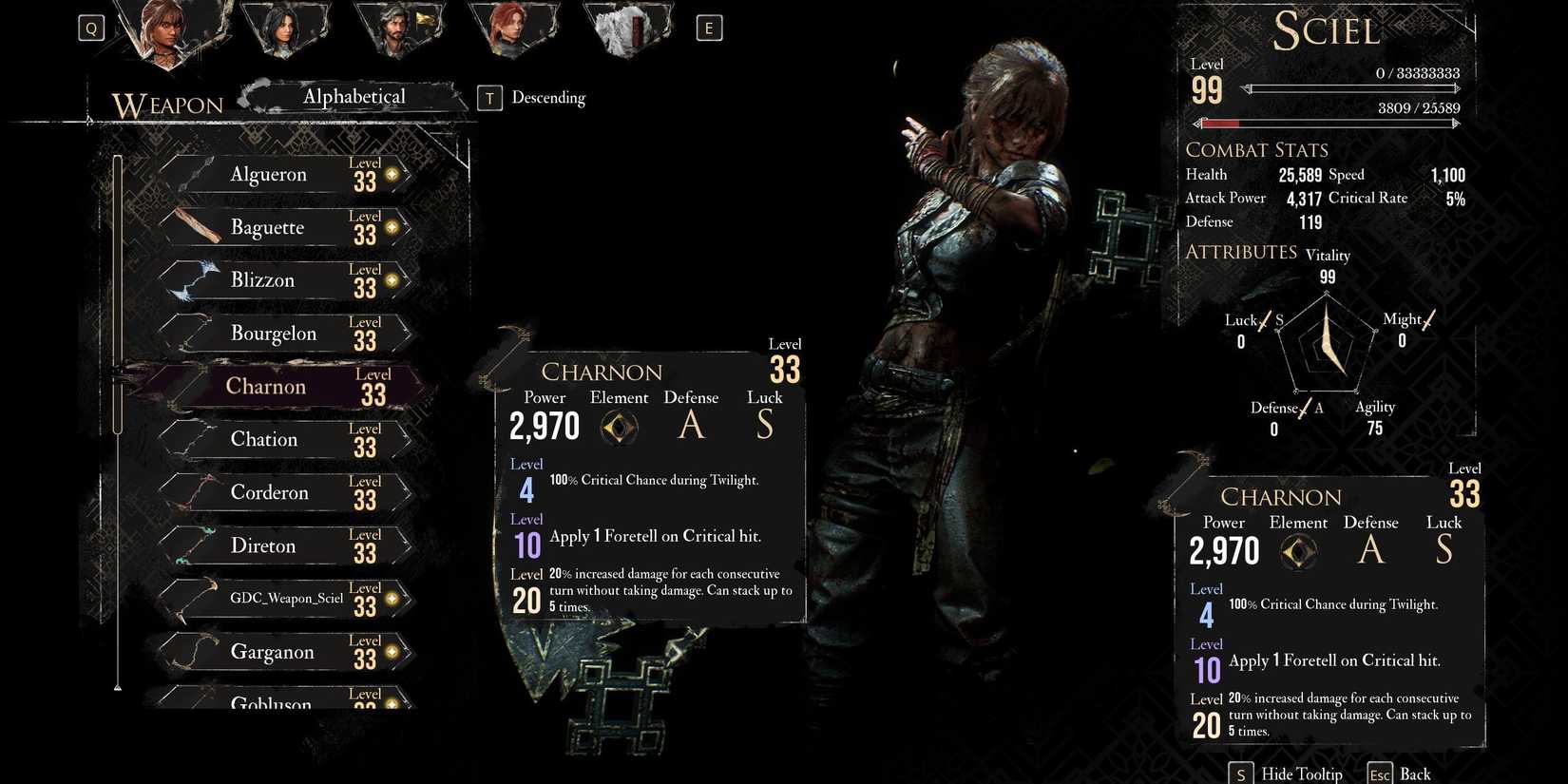Click the Element diamond icon on Charnon's tooltip
Screen dimensions: 1568x784
[x=619, y=428]
